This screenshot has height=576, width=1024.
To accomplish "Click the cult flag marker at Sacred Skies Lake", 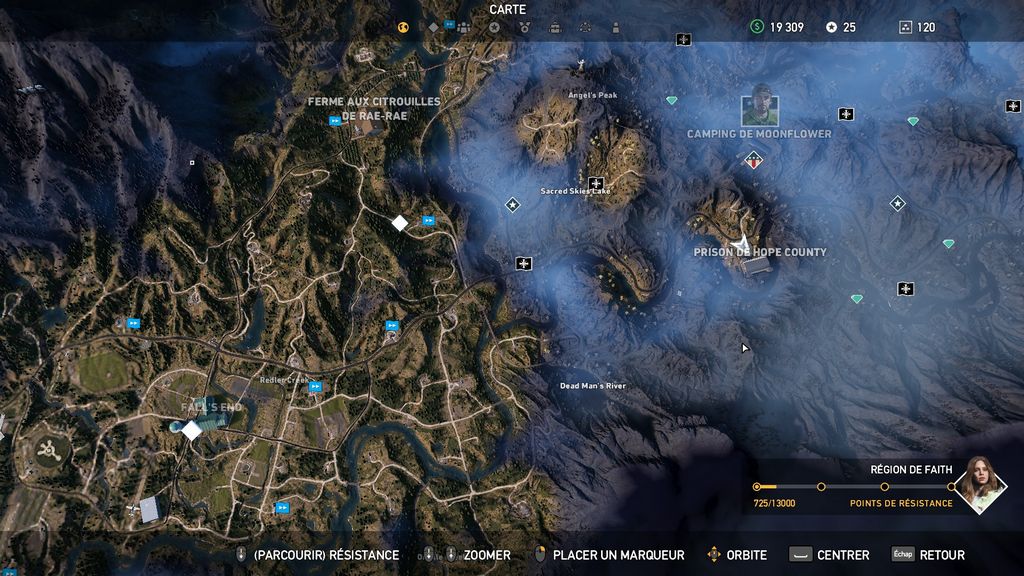I will click(x=596, y=183).
